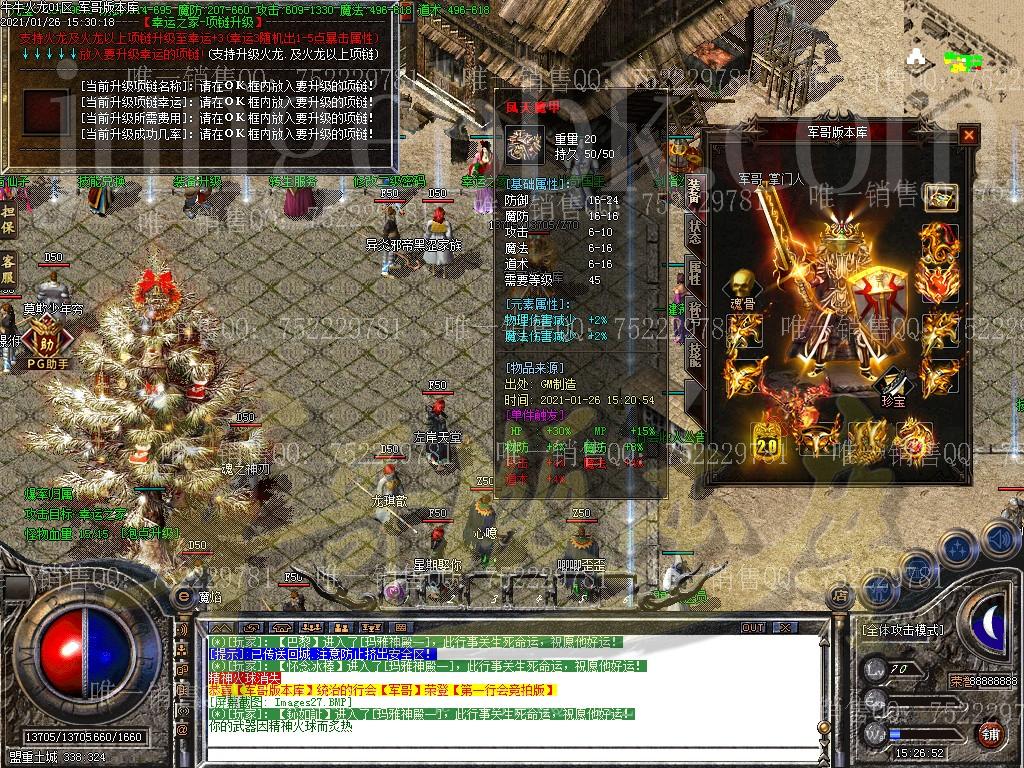Click the crescent moon day-night orb

click(989, 627)
